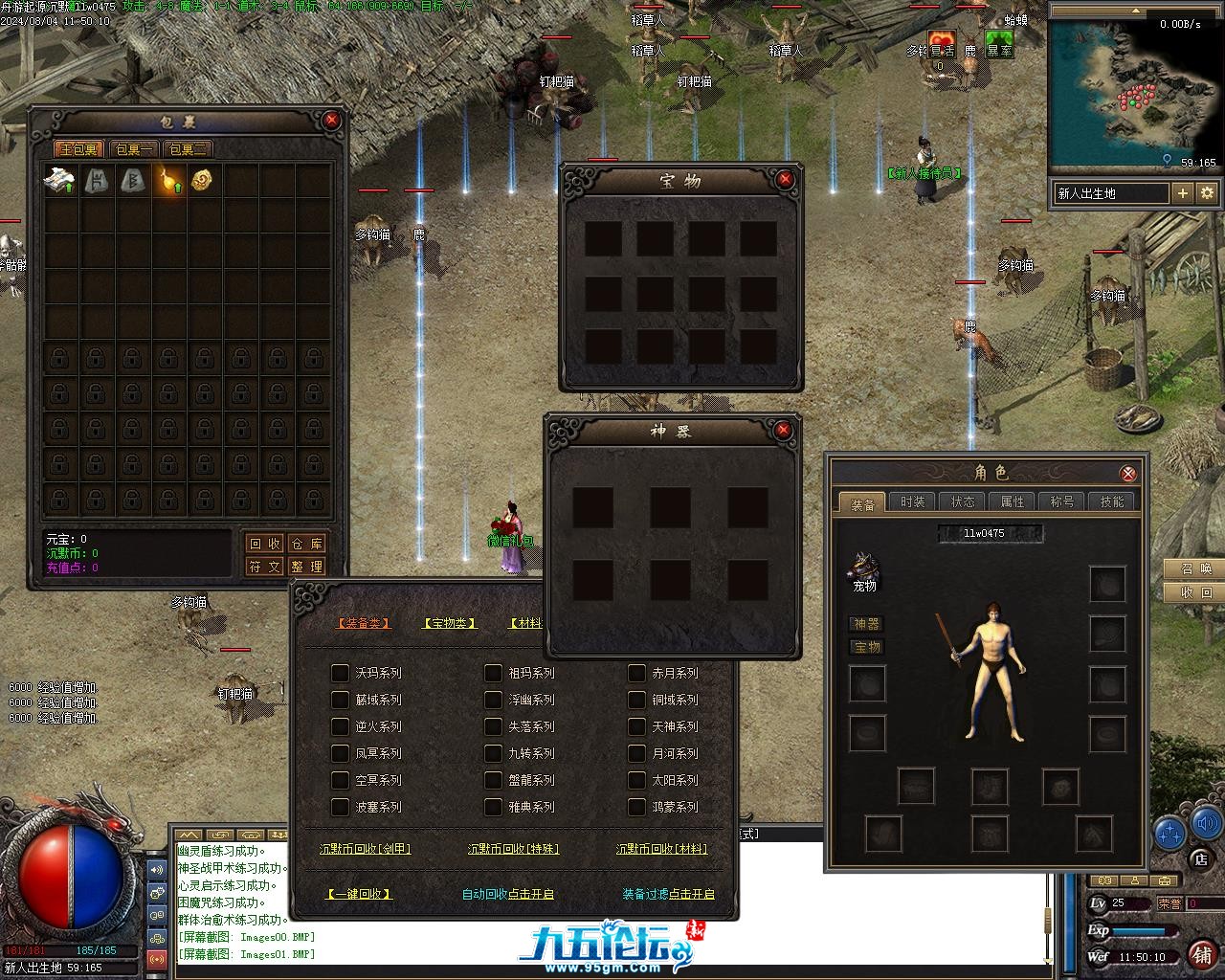
Task: Open the 符文 rune button
Action: click(265, 567)
